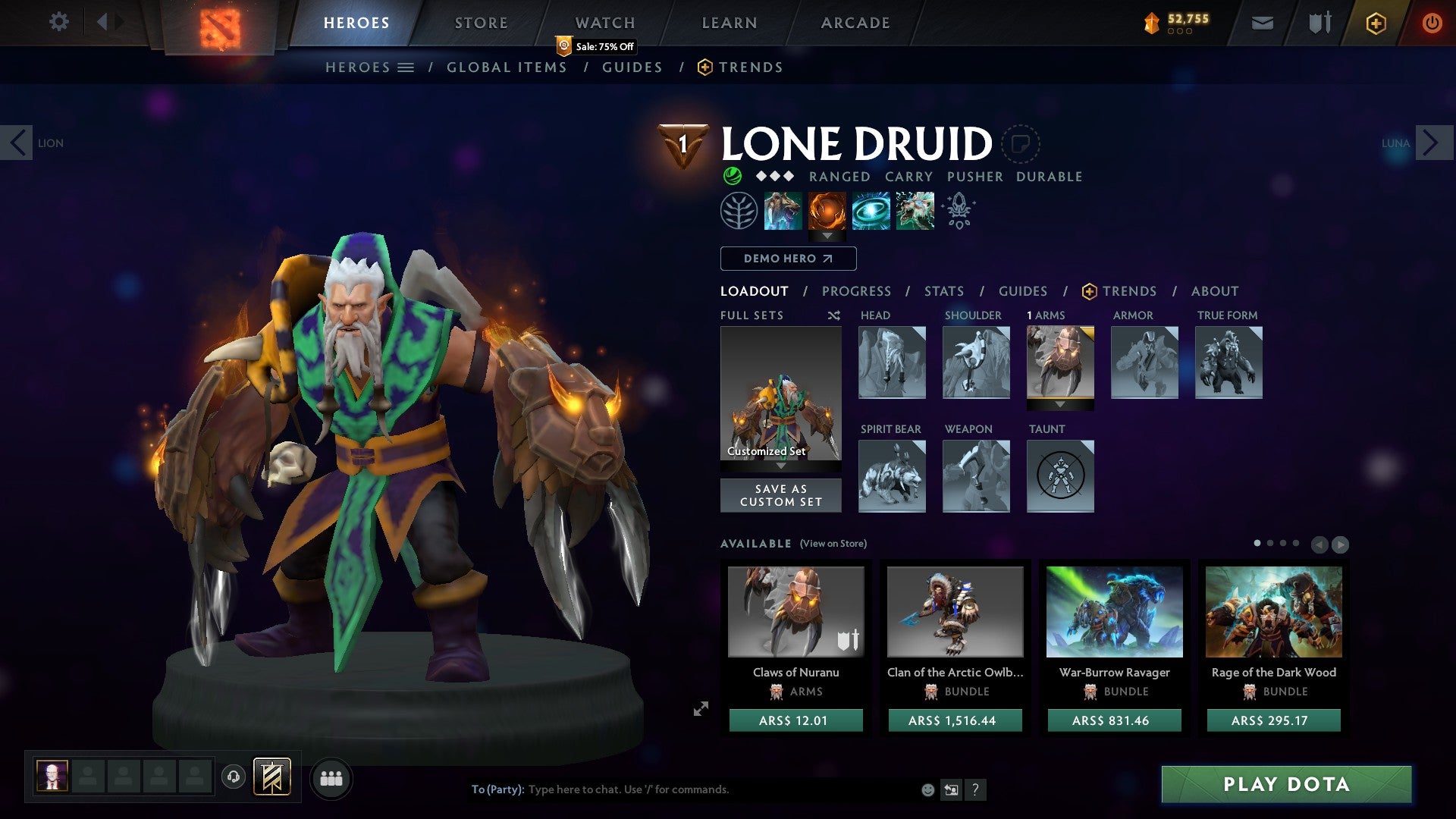Screen dimensions: 1456x819
Task: Toggle the green checkmark near hero complexity dots
Action: click(x=730, y=176)
